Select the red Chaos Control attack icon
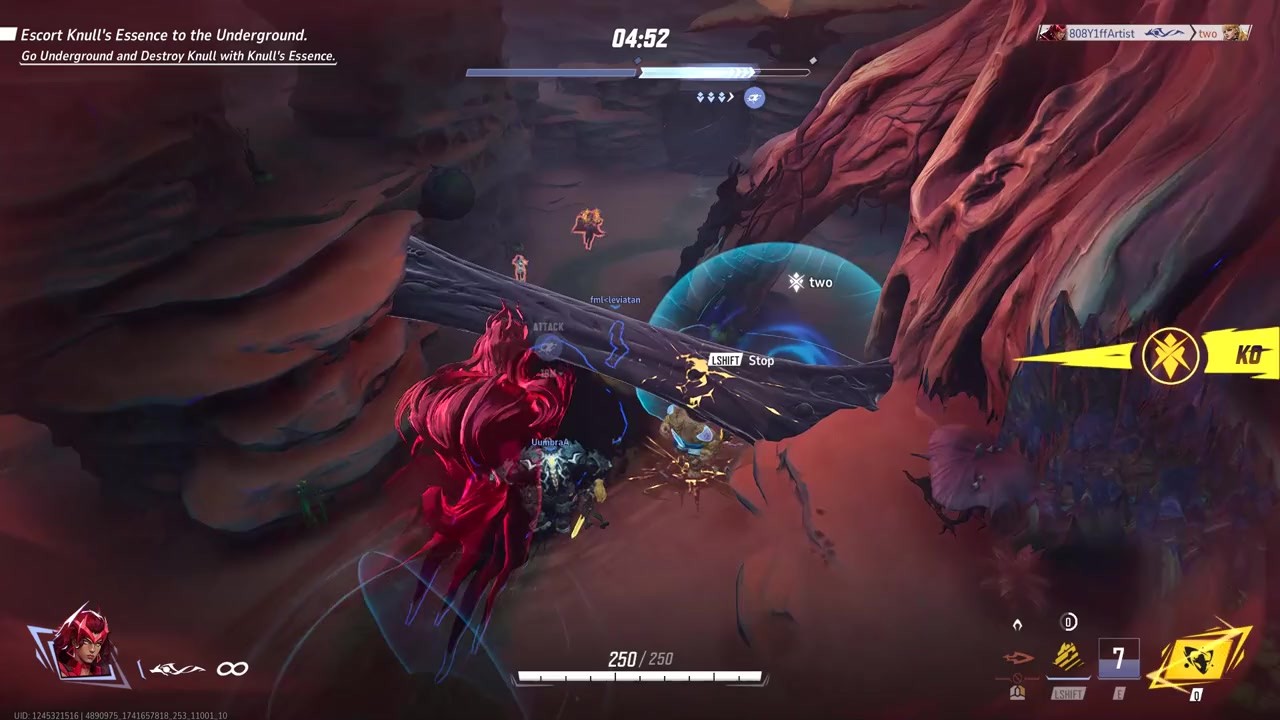The height and width of the screenshot is (720, 1280). (x=1018, y=658)
